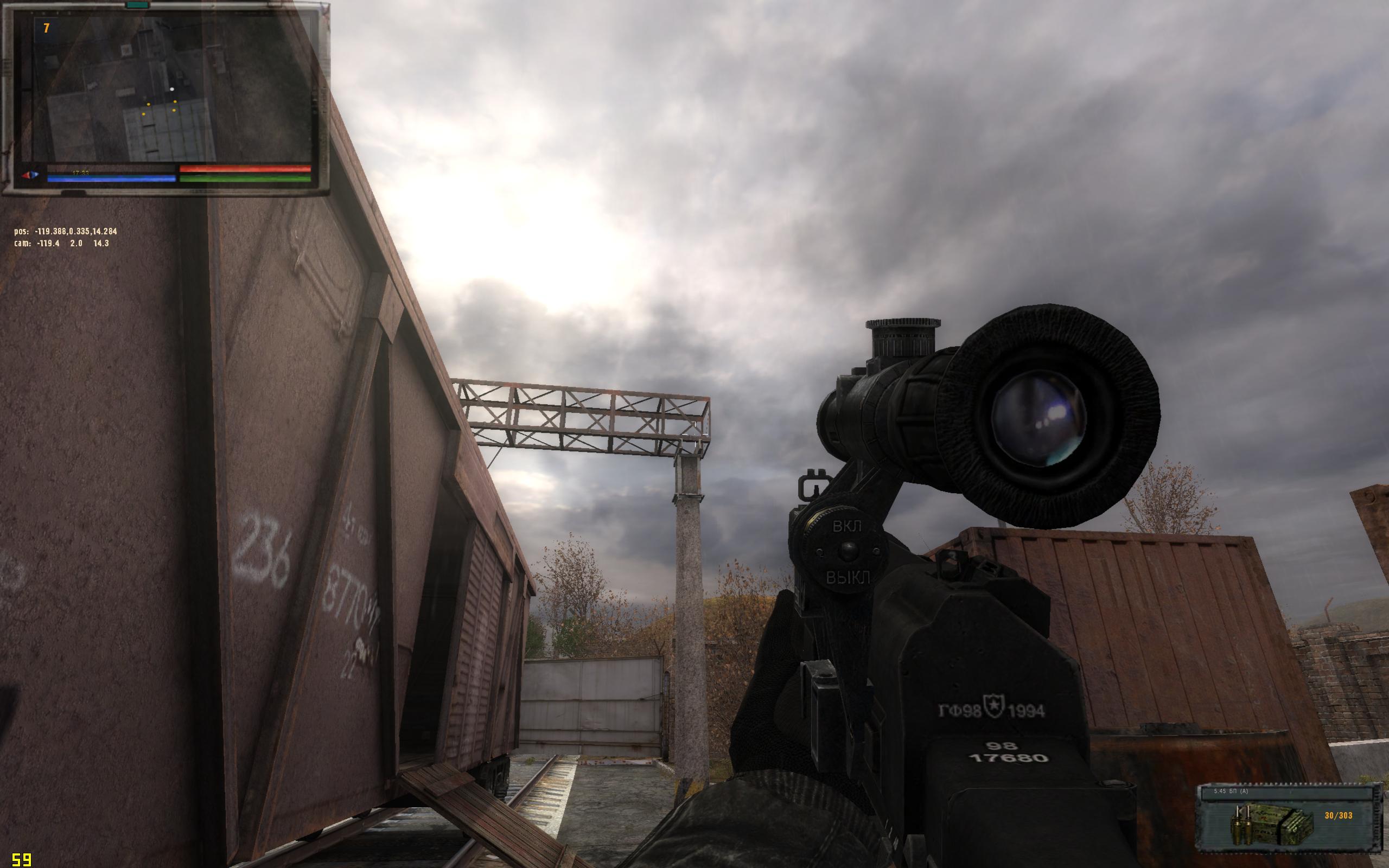
Task: Click the orange contacts counter on the minimap
Action: click(x=47, y=28)
